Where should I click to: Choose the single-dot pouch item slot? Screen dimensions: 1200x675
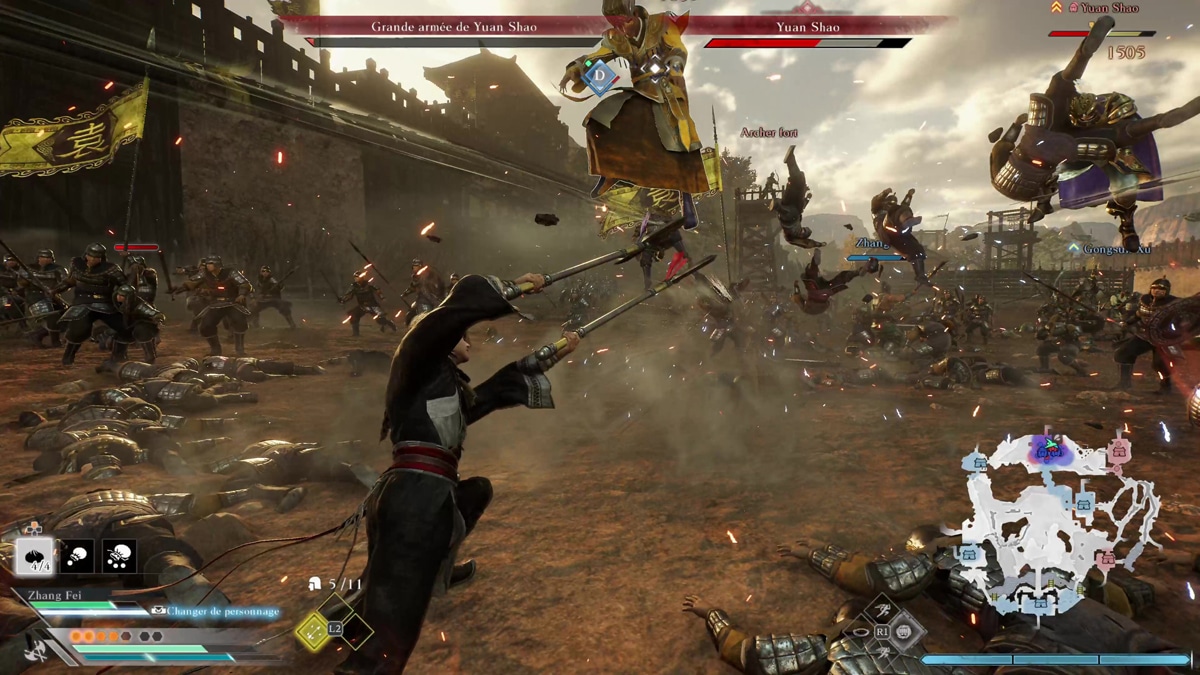click(x=78, y=556)
